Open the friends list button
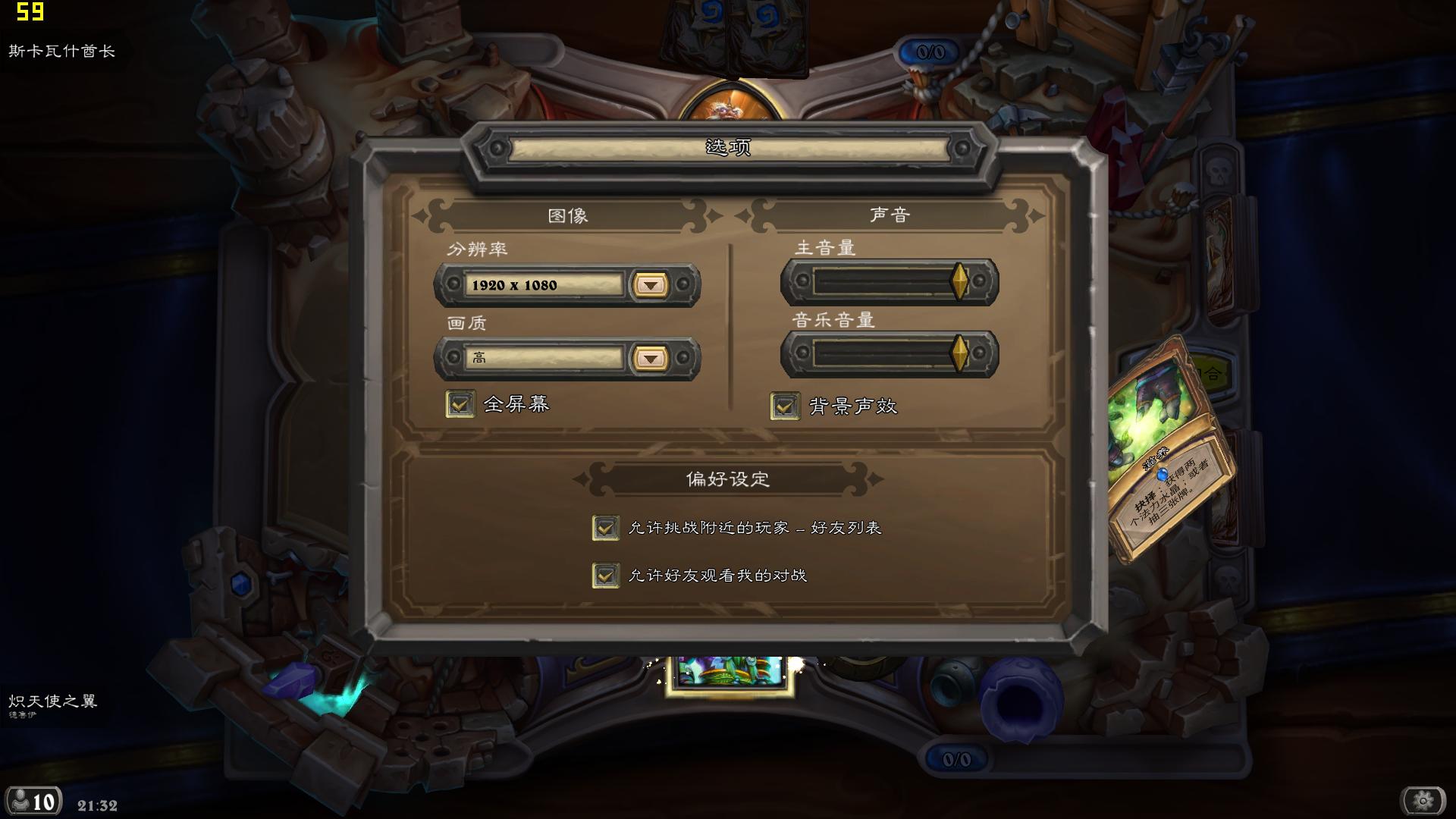The width and height of the screenshot is (1456, 819). [33, 801]
